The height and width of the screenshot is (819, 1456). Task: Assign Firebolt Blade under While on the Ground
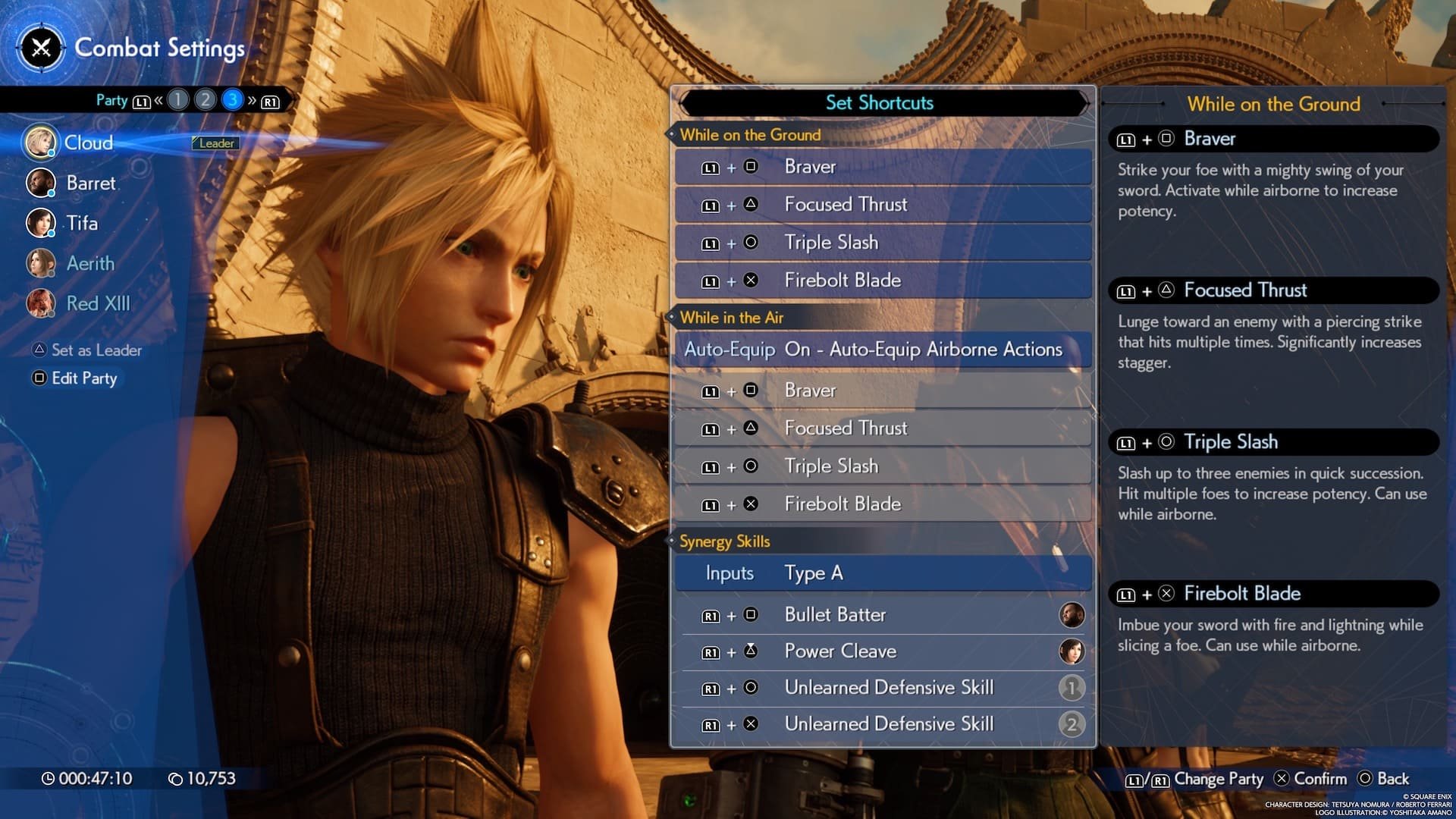[882, 280]
